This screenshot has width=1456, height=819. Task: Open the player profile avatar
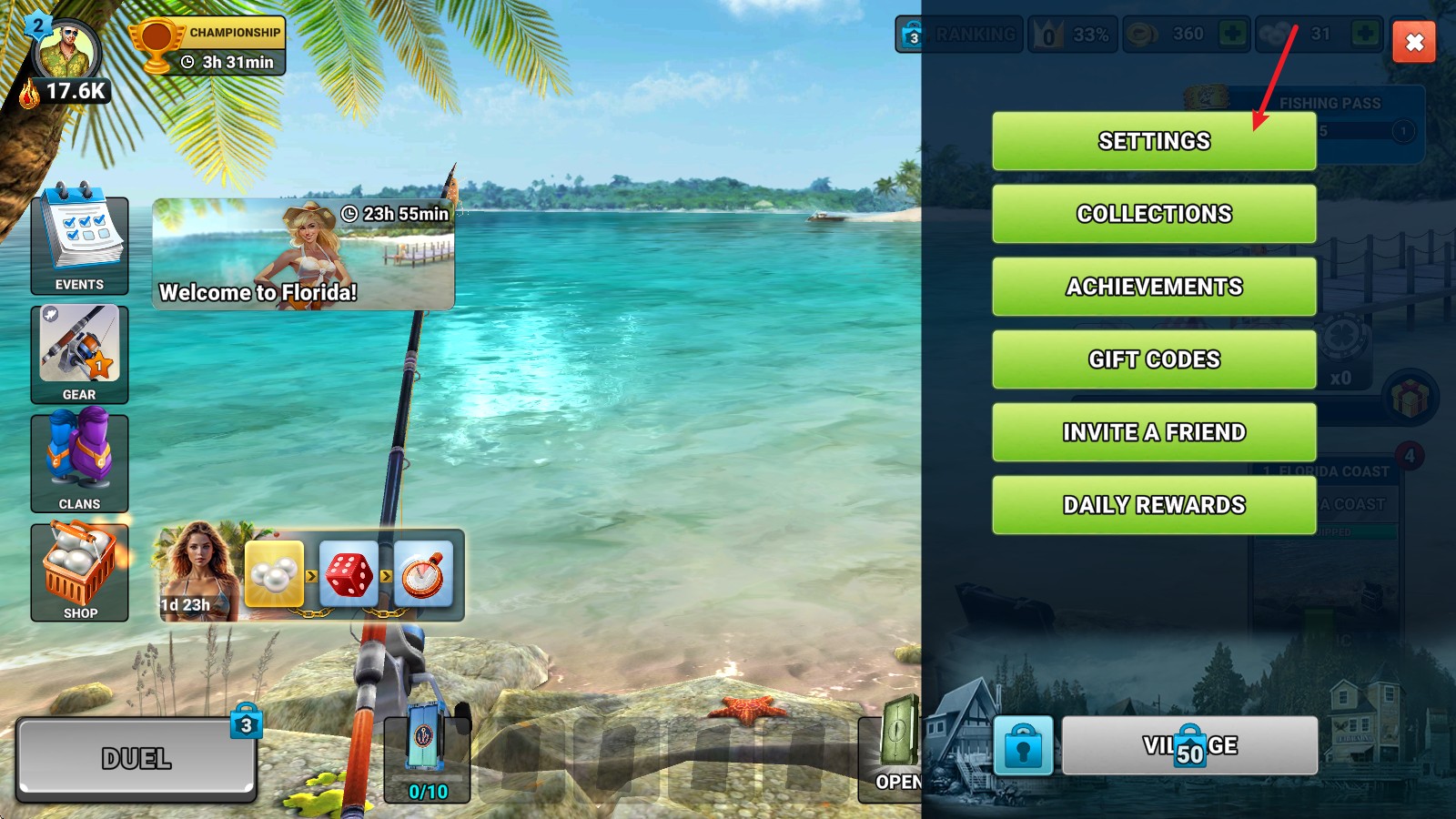click(x=66, y=53)
